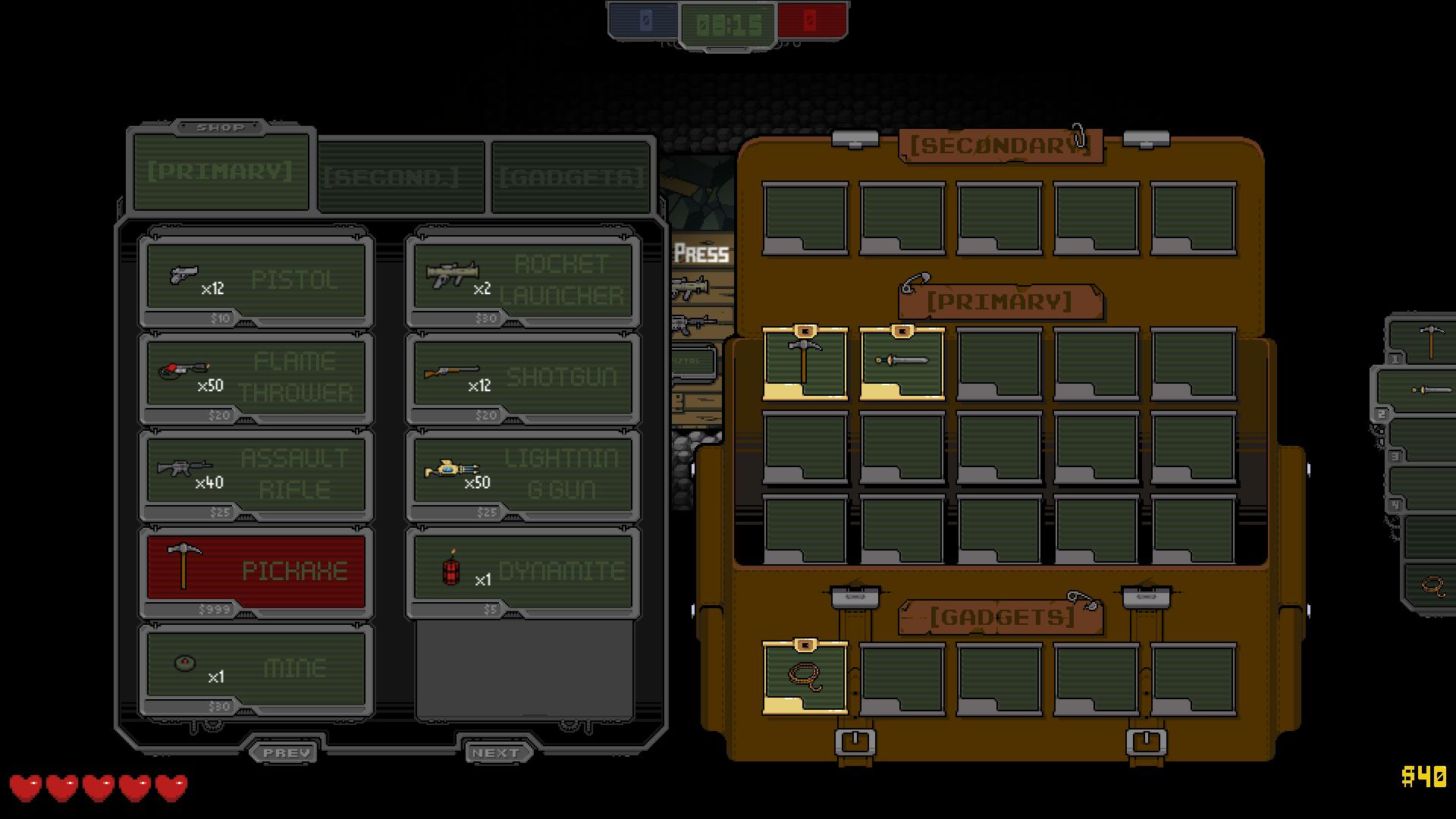Select the Flame Thrower shop item

tap(256, 377)
